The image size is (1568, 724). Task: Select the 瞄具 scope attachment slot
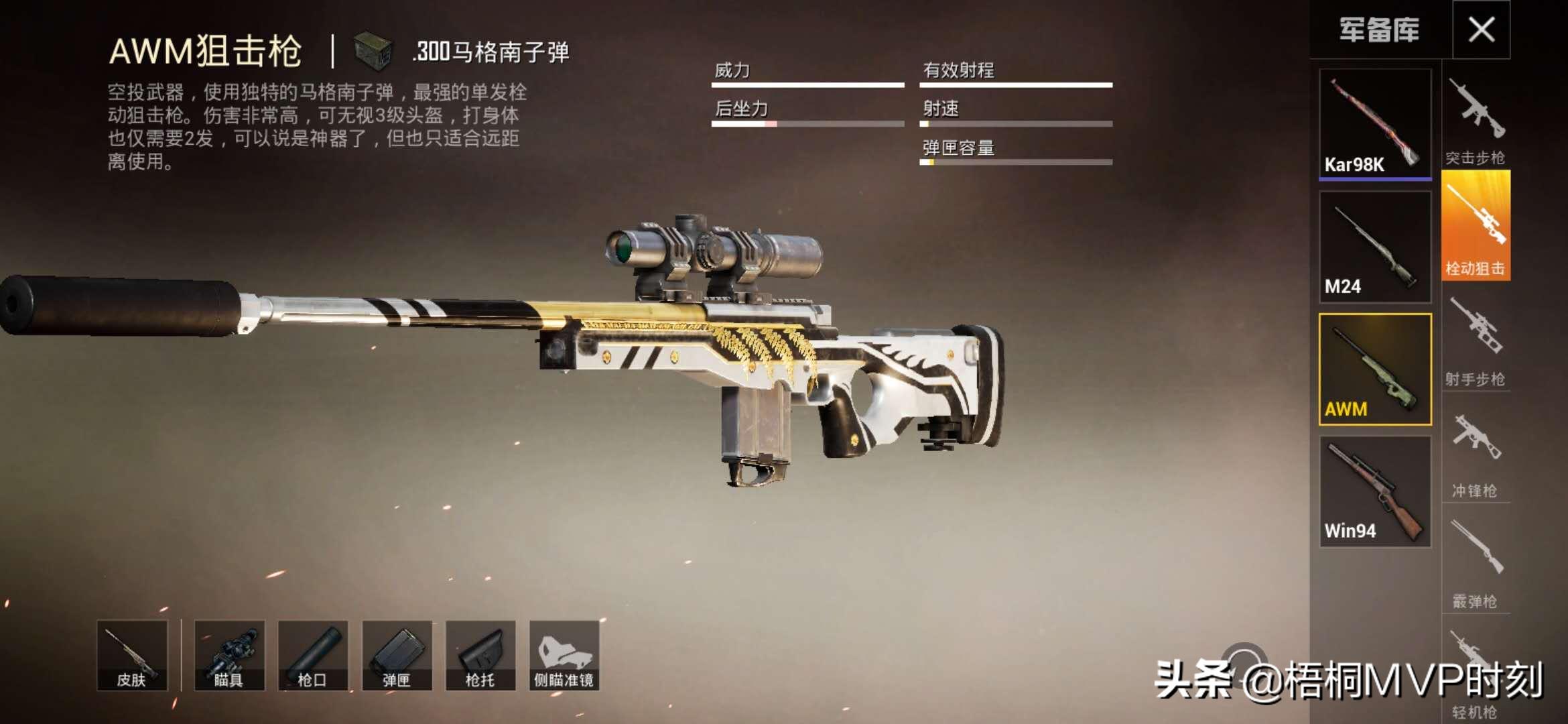[229, 655]
